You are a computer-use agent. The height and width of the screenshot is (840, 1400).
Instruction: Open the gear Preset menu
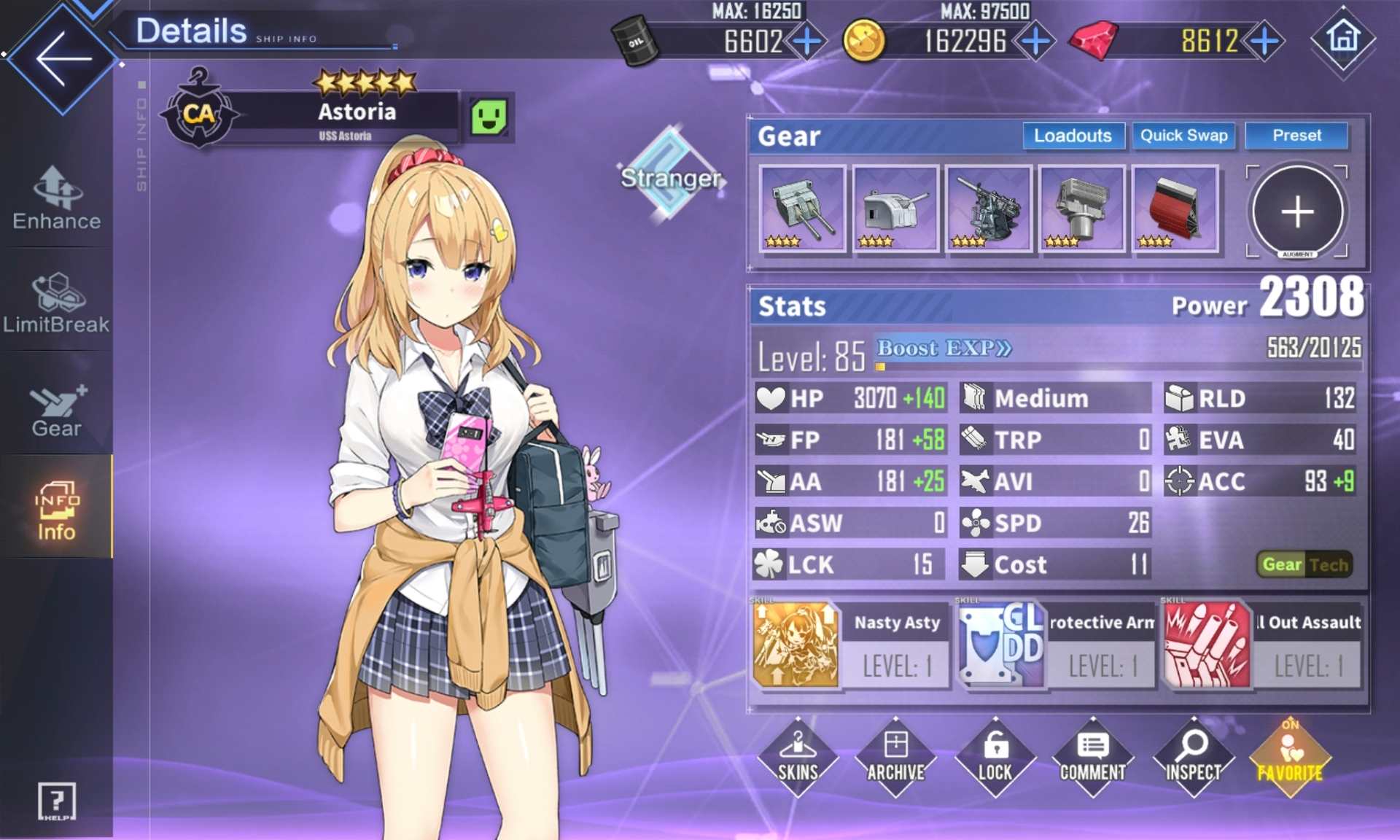pyautogui.click(x=1296, y=136)
